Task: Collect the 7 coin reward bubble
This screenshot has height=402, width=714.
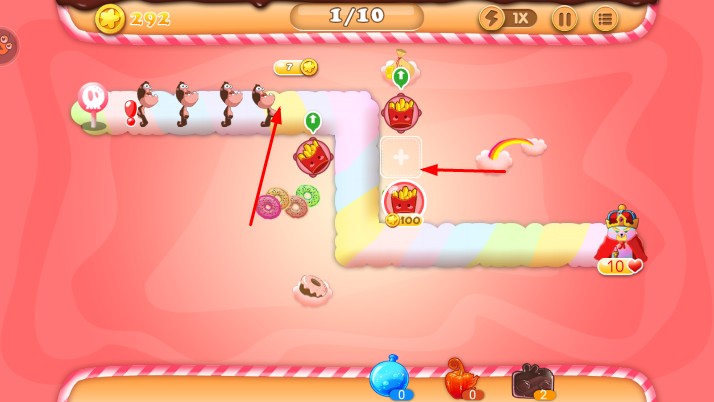Action: 296,67
